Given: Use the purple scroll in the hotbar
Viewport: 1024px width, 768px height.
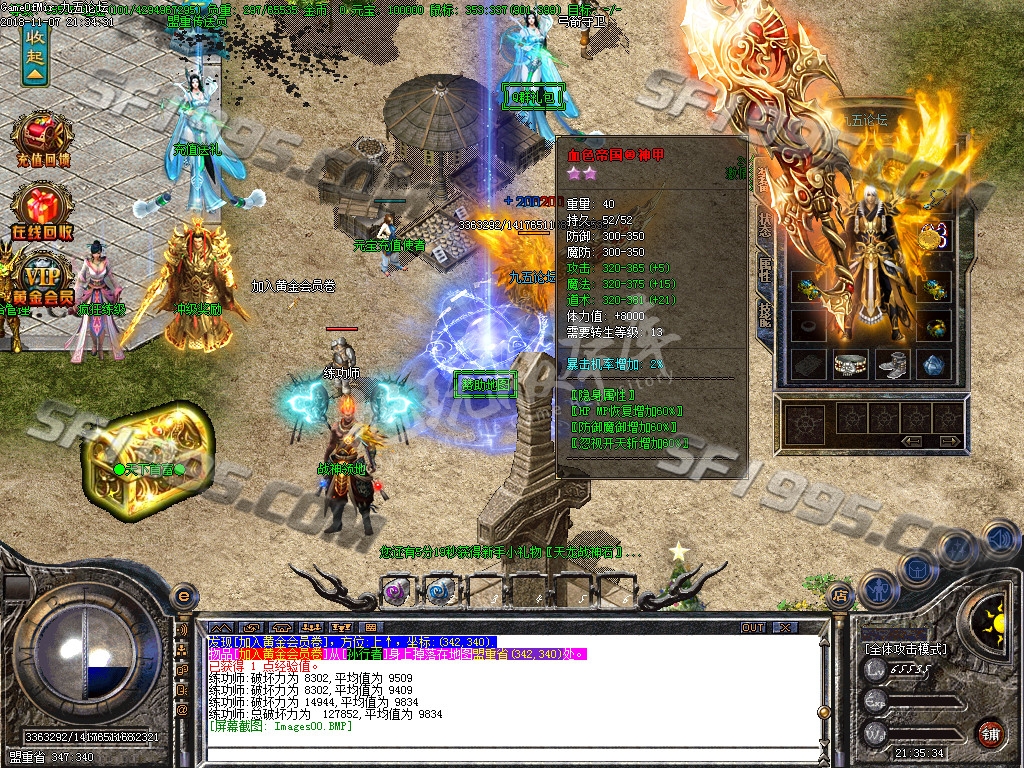Looking at the screenshot, I should coord(397,591).
